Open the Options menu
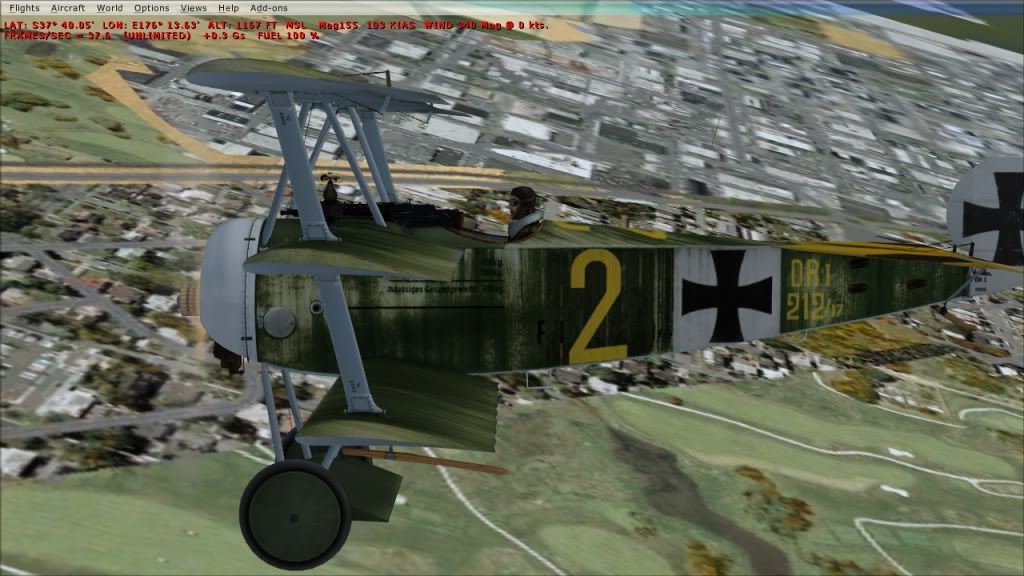 coord(152,8)
